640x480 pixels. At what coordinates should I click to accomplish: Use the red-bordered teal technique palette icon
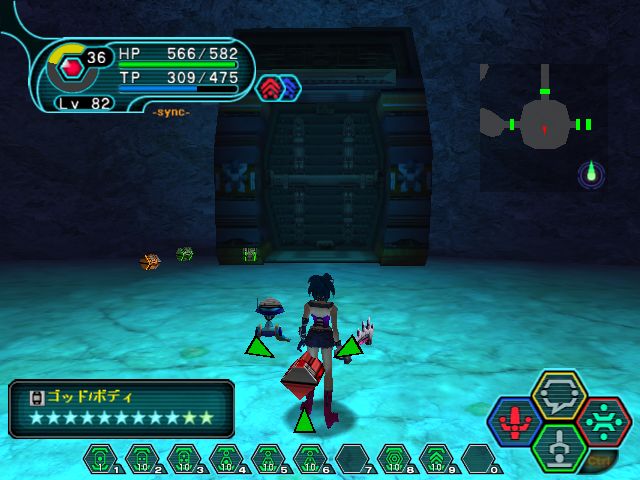604,421
